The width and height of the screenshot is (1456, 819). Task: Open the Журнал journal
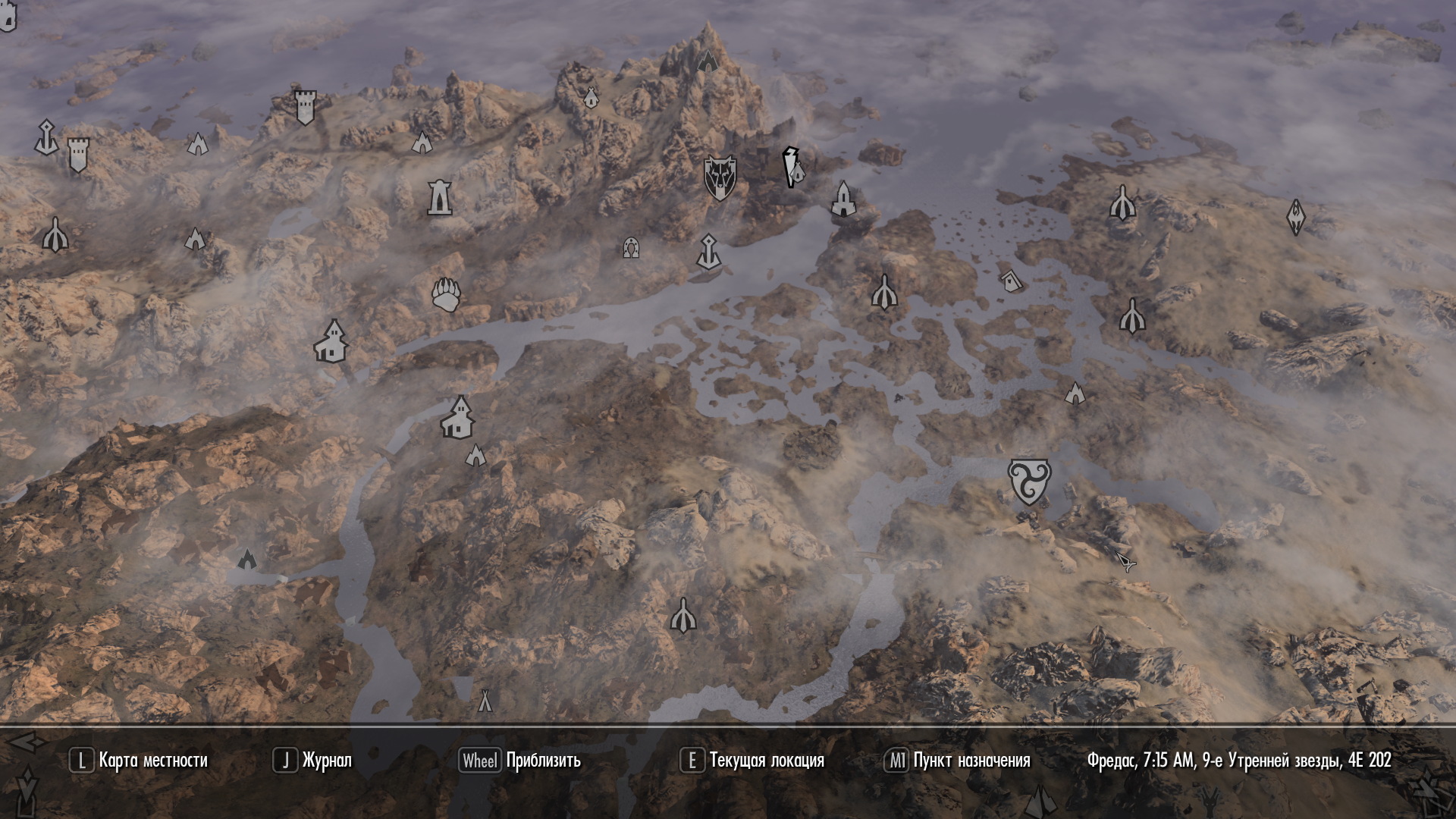[x=312, y=761]
